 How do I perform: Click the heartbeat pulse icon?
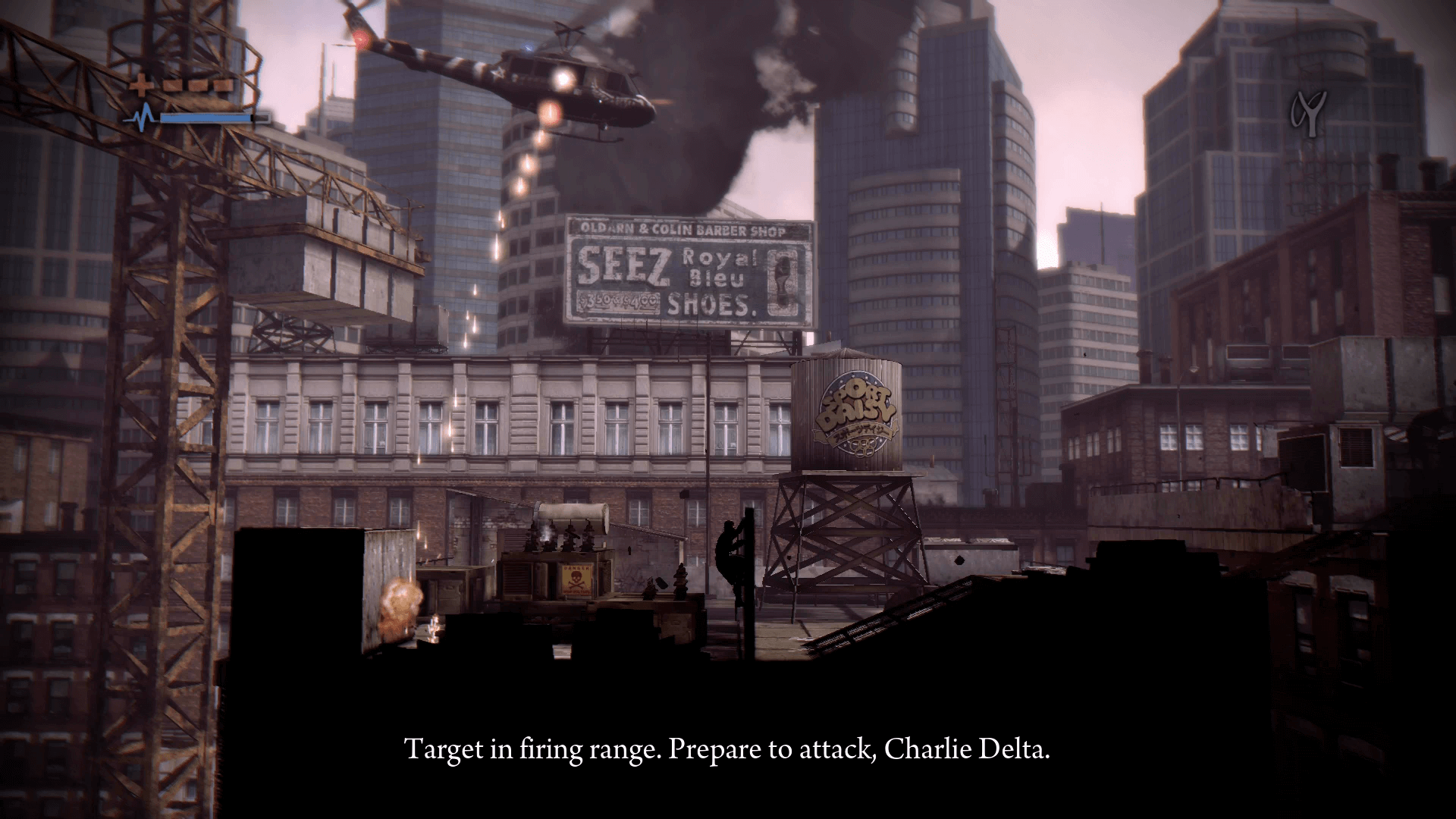click(143, 115)
